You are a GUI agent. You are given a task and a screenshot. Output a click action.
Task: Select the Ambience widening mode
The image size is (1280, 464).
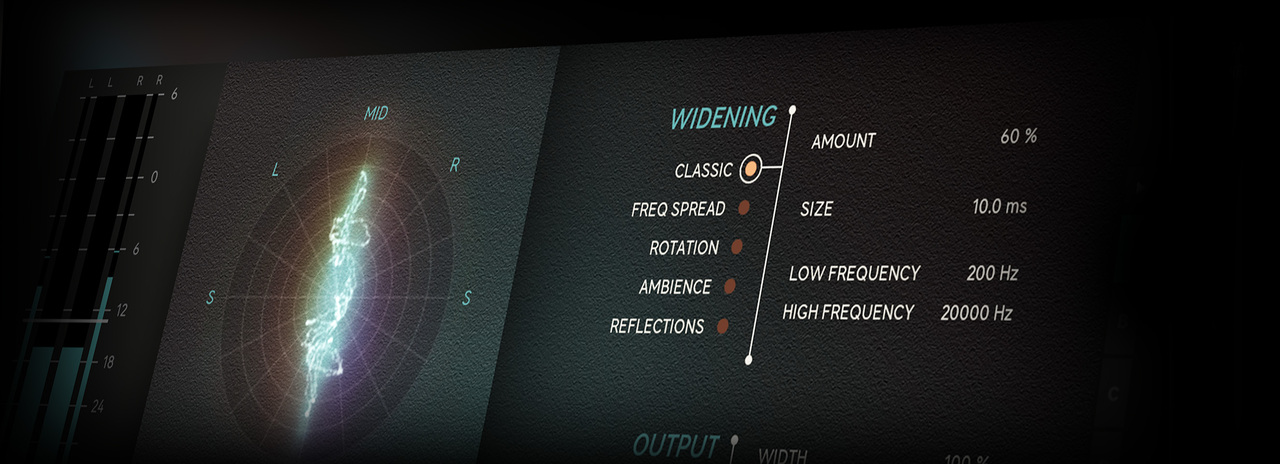729,286
